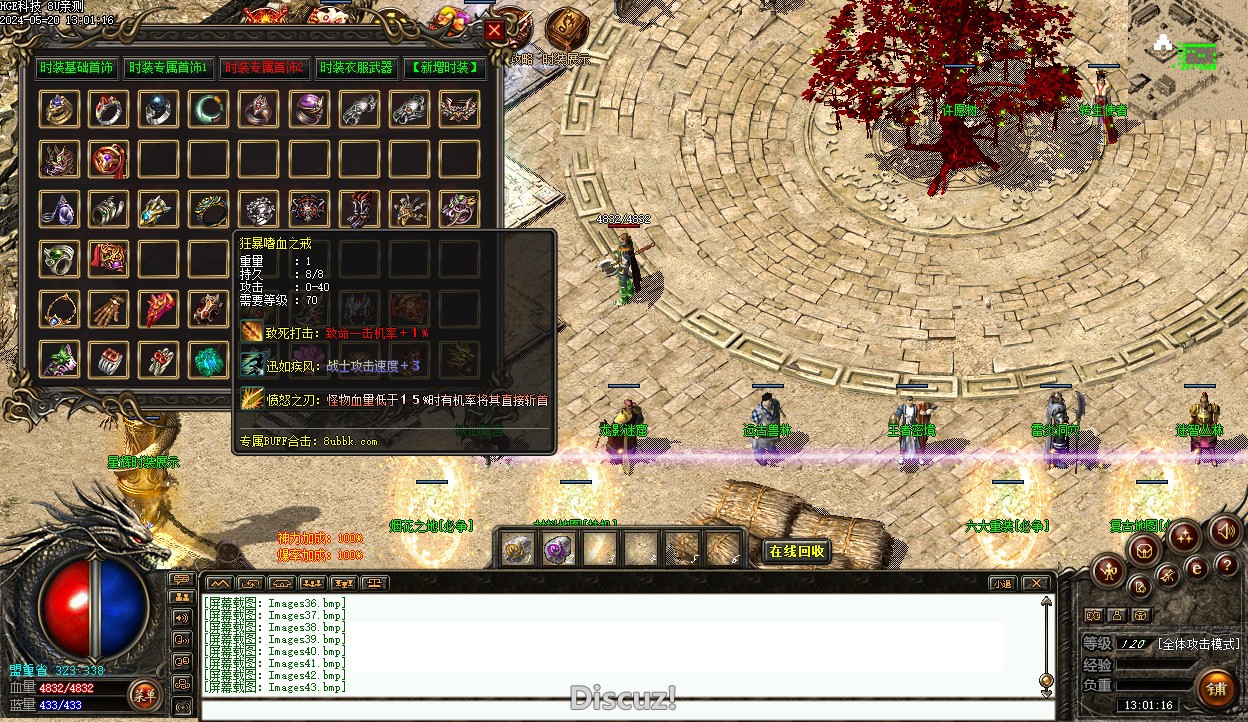Open the bag chest icon button
The height and width of the screenshot is (722, 1248).
tap(1144, 548)
